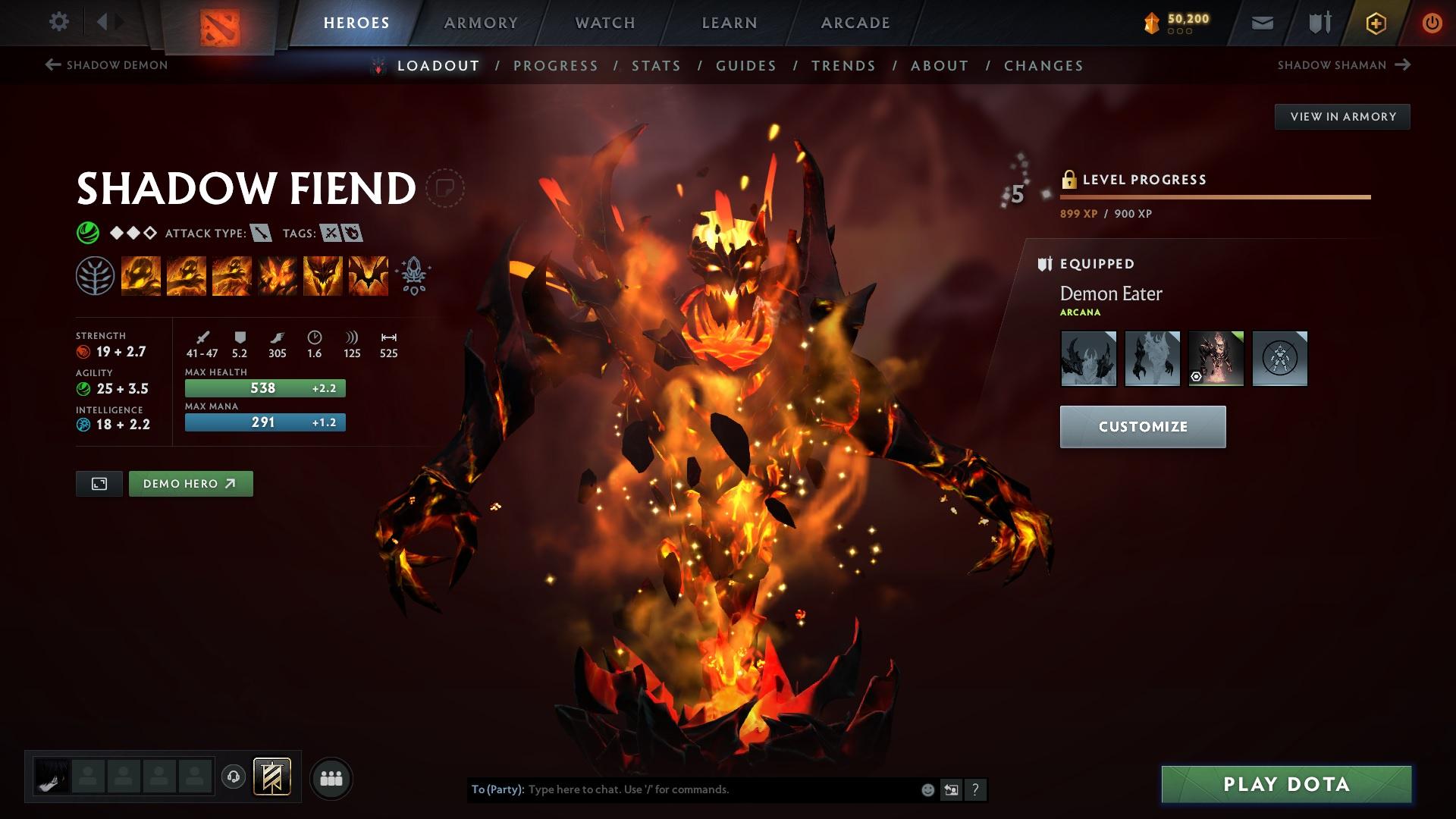Viewport: 1456px width, 819px height.
Task: Open the ARMORY menu
Action: pos(482,22)
